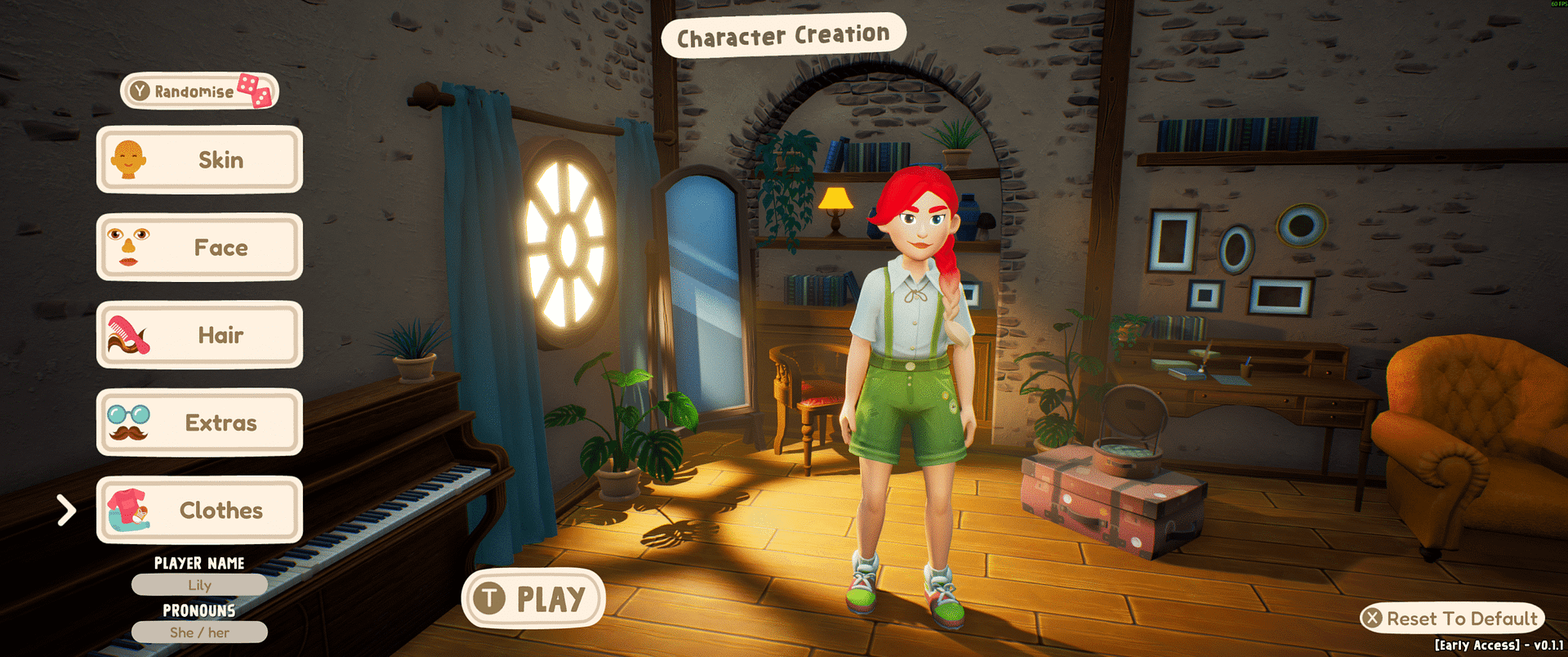Click the Randomise button

click(198, 91)
